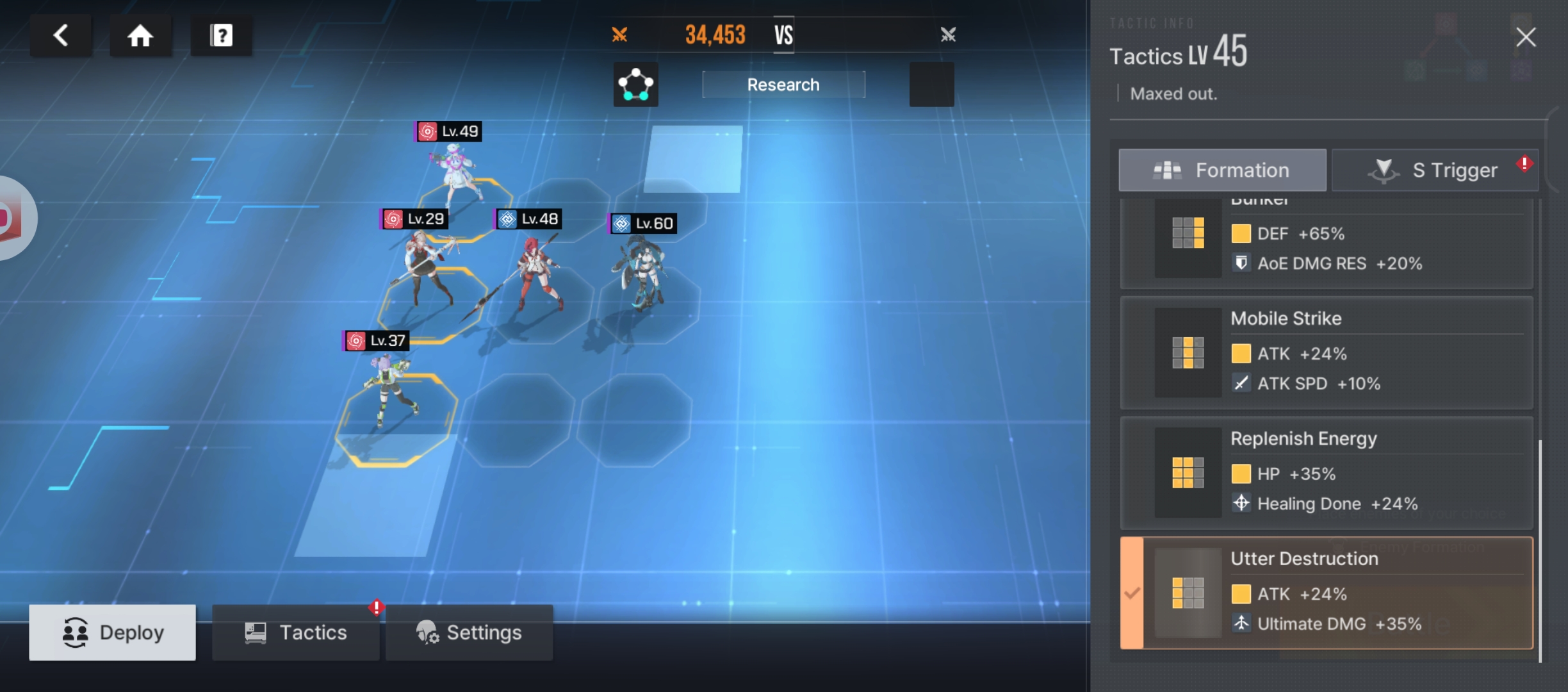Switch to the S Trigger tab
The height and width of the screenshot is (692, 1568).
[x=1435, y=170]
